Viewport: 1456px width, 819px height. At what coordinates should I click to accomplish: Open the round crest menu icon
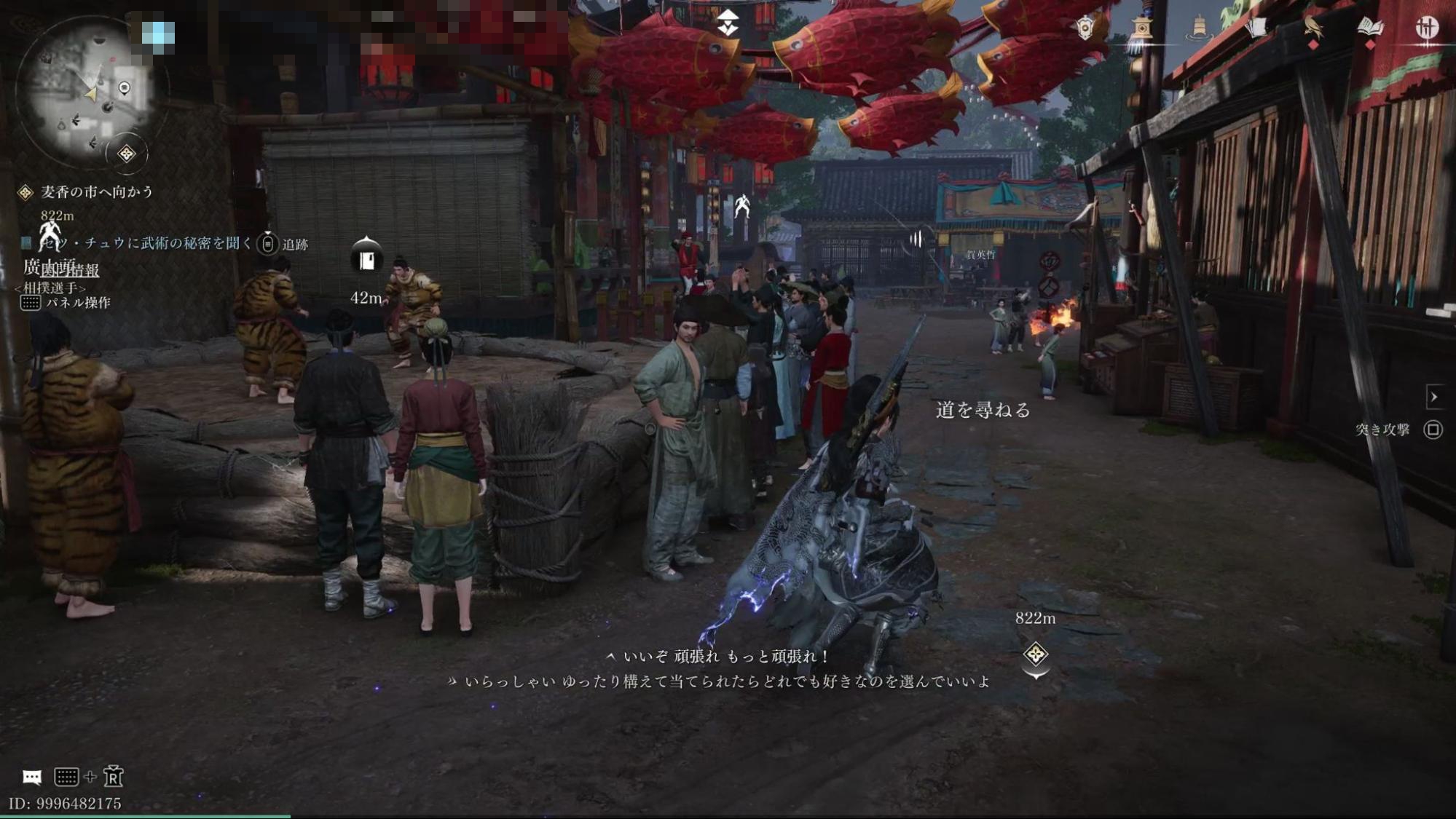(x=1427, y=28)
